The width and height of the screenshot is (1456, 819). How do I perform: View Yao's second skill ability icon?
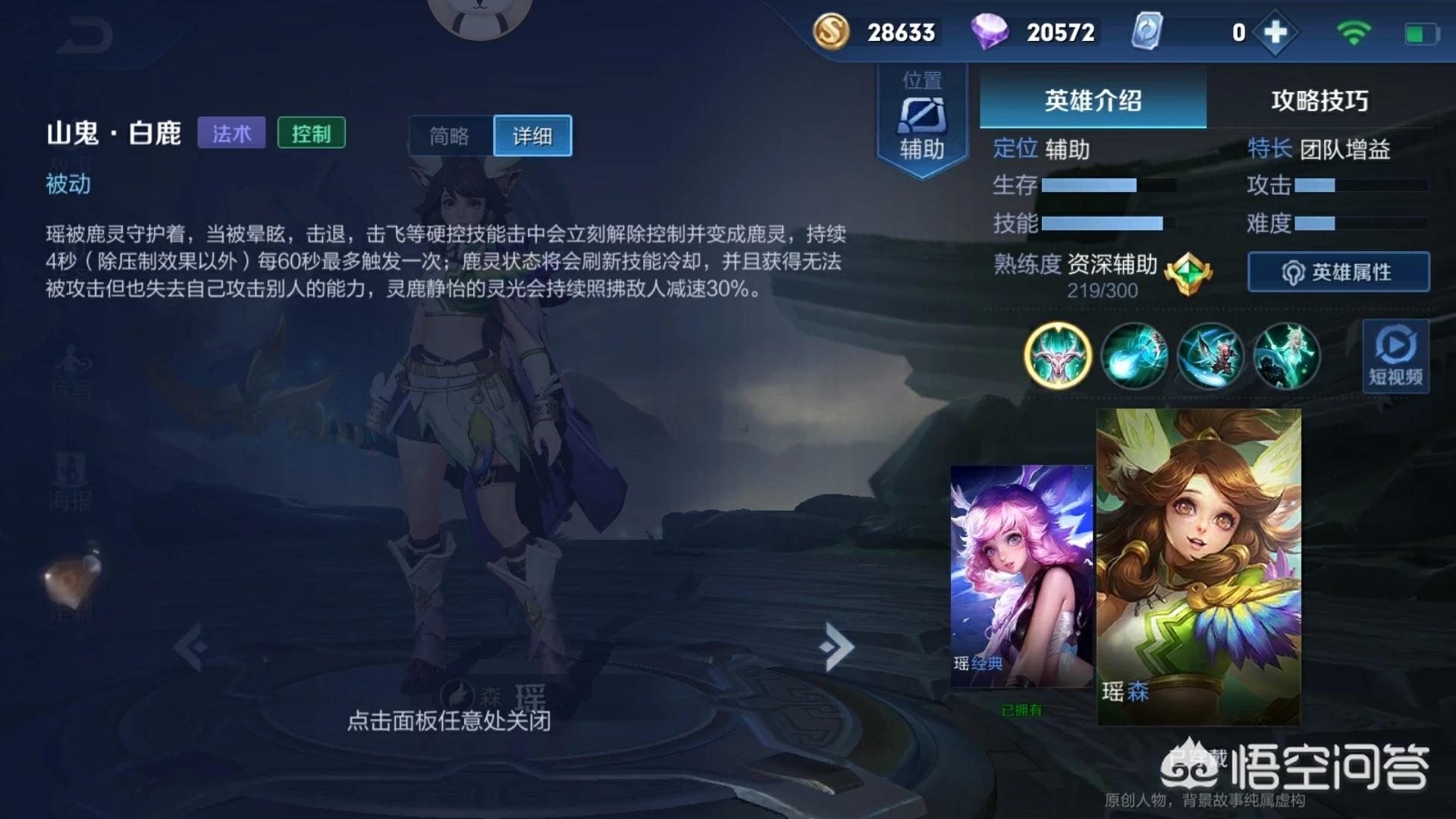click(1134, 356)
